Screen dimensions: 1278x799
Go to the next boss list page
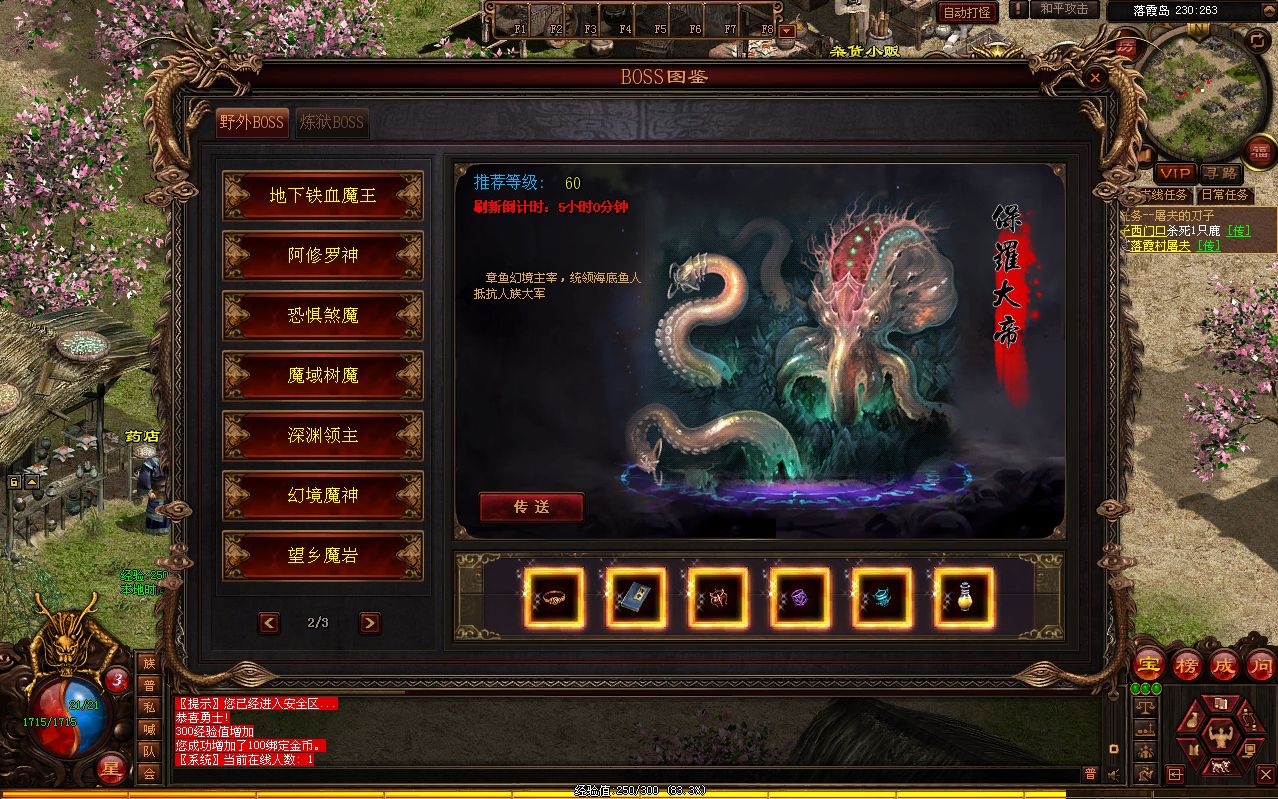(x=369, y=623)
